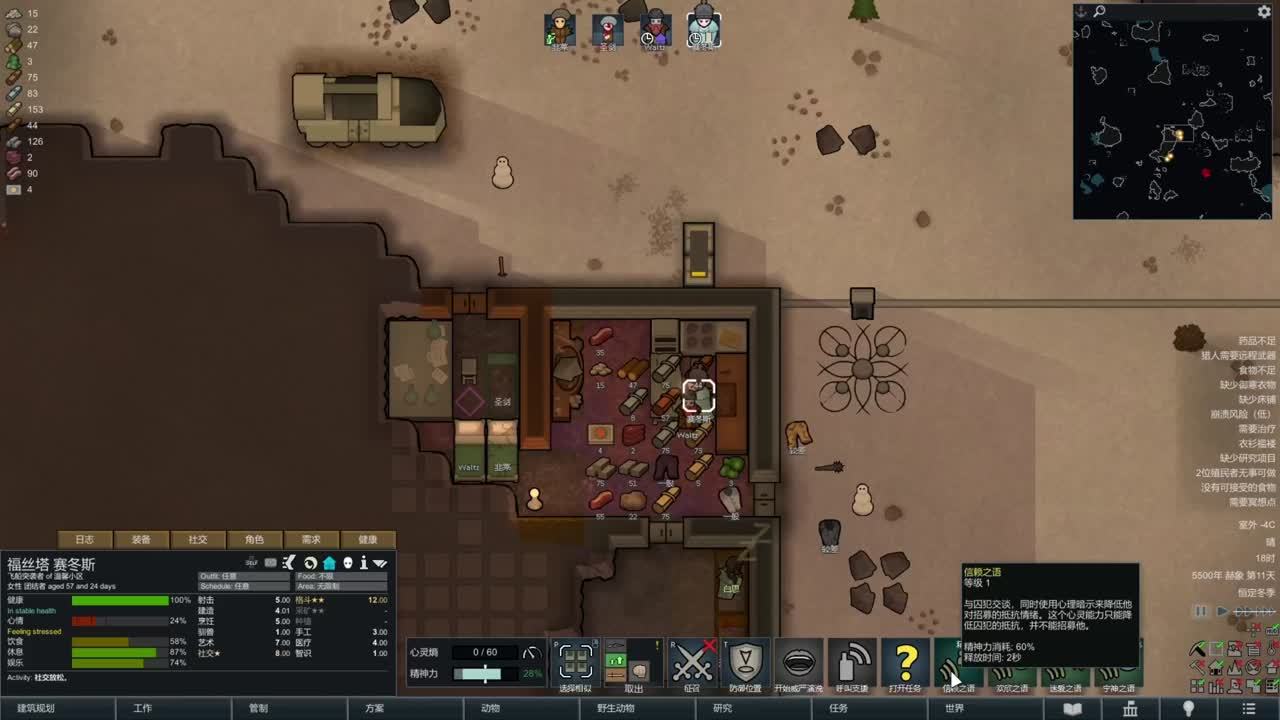1280x720 pixels.
Task: Open the 世界 (world) view
Action: coord(954,708)
